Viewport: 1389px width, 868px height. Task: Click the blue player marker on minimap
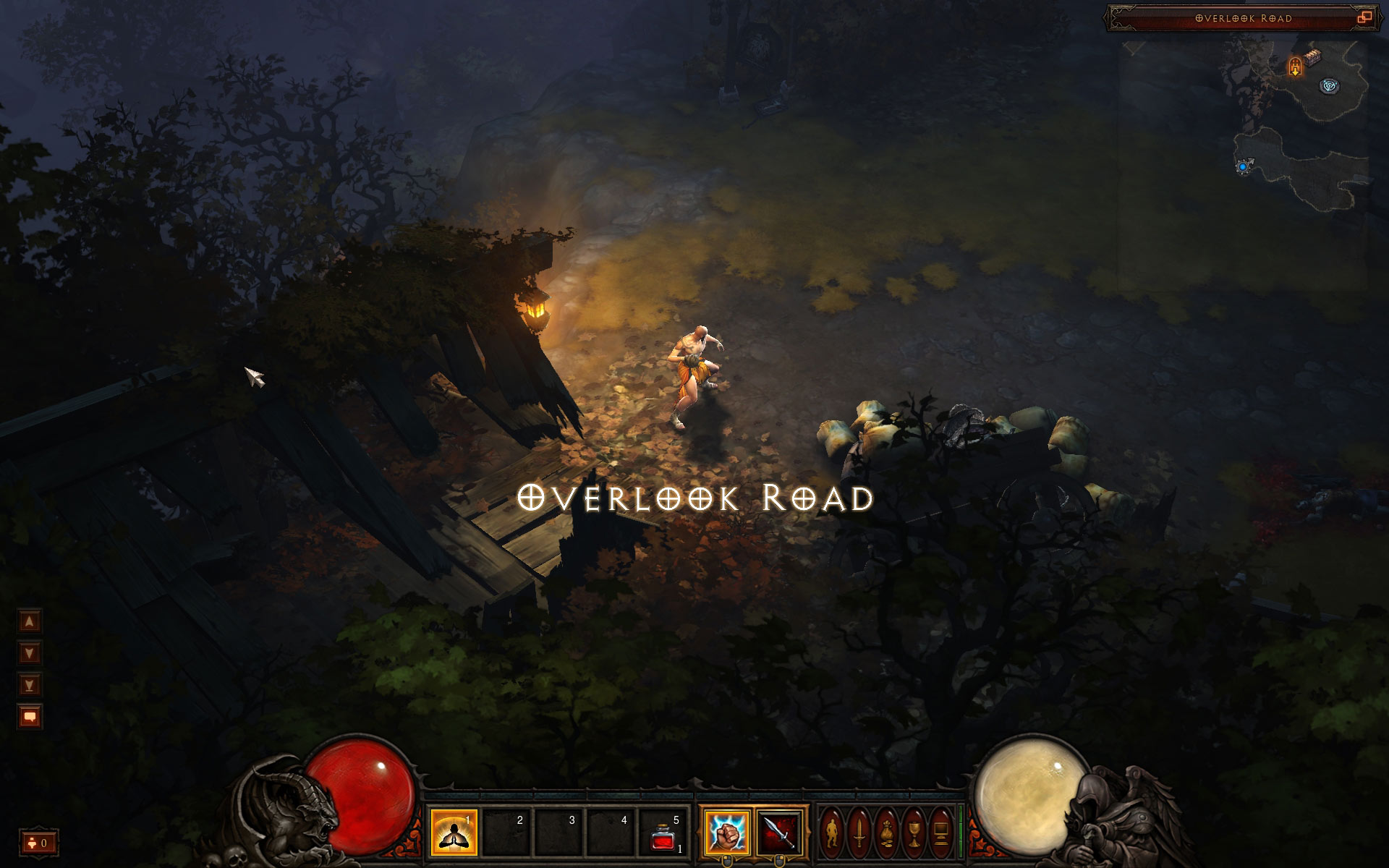point(1243,167)
